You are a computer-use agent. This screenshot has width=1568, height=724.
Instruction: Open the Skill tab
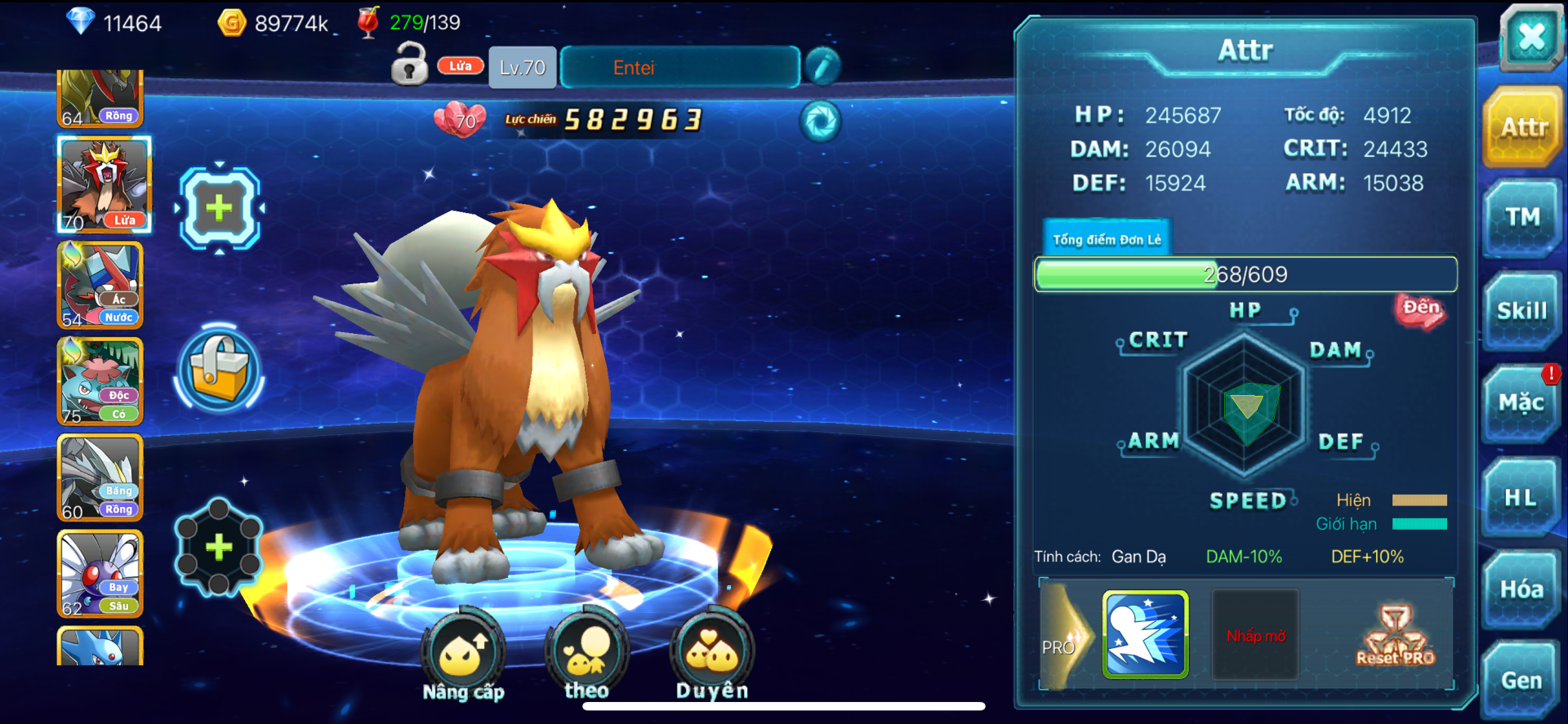(1521, 311)
